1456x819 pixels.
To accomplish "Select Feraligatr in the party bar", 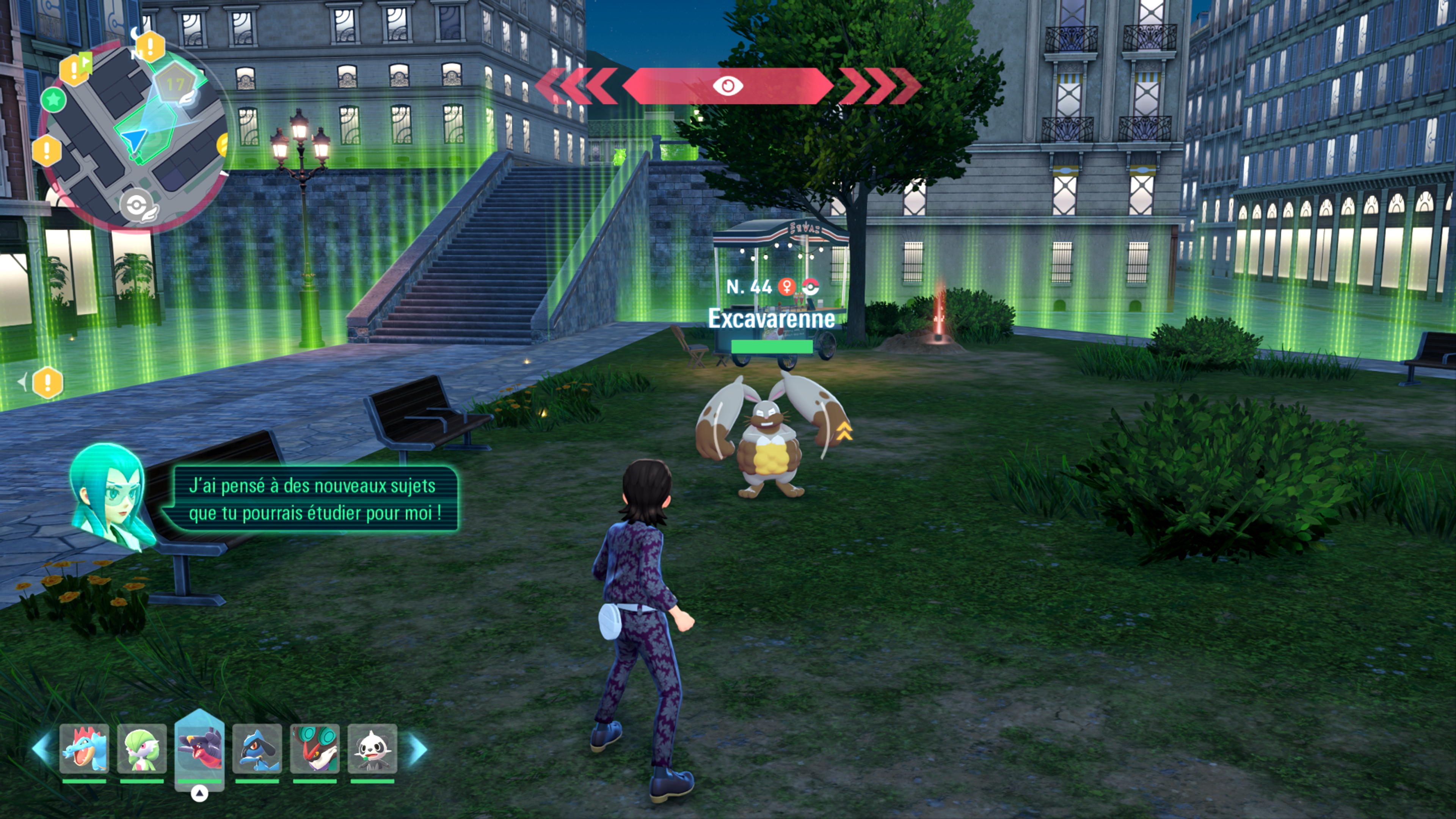I will pyautogui.click(x=84, y=749).
